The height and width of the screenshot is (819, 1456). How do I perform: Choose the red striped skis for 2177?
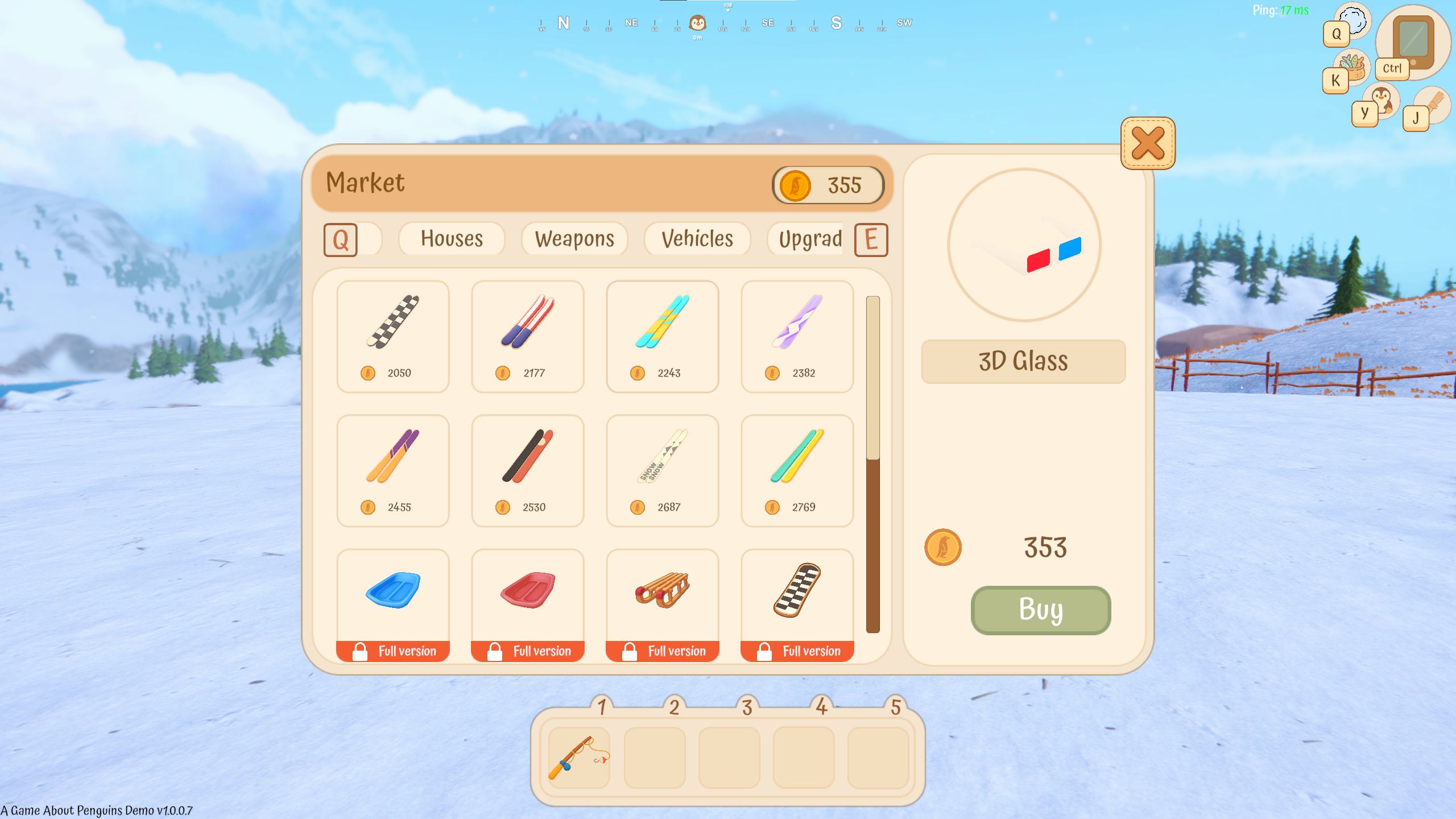point(527,336)
